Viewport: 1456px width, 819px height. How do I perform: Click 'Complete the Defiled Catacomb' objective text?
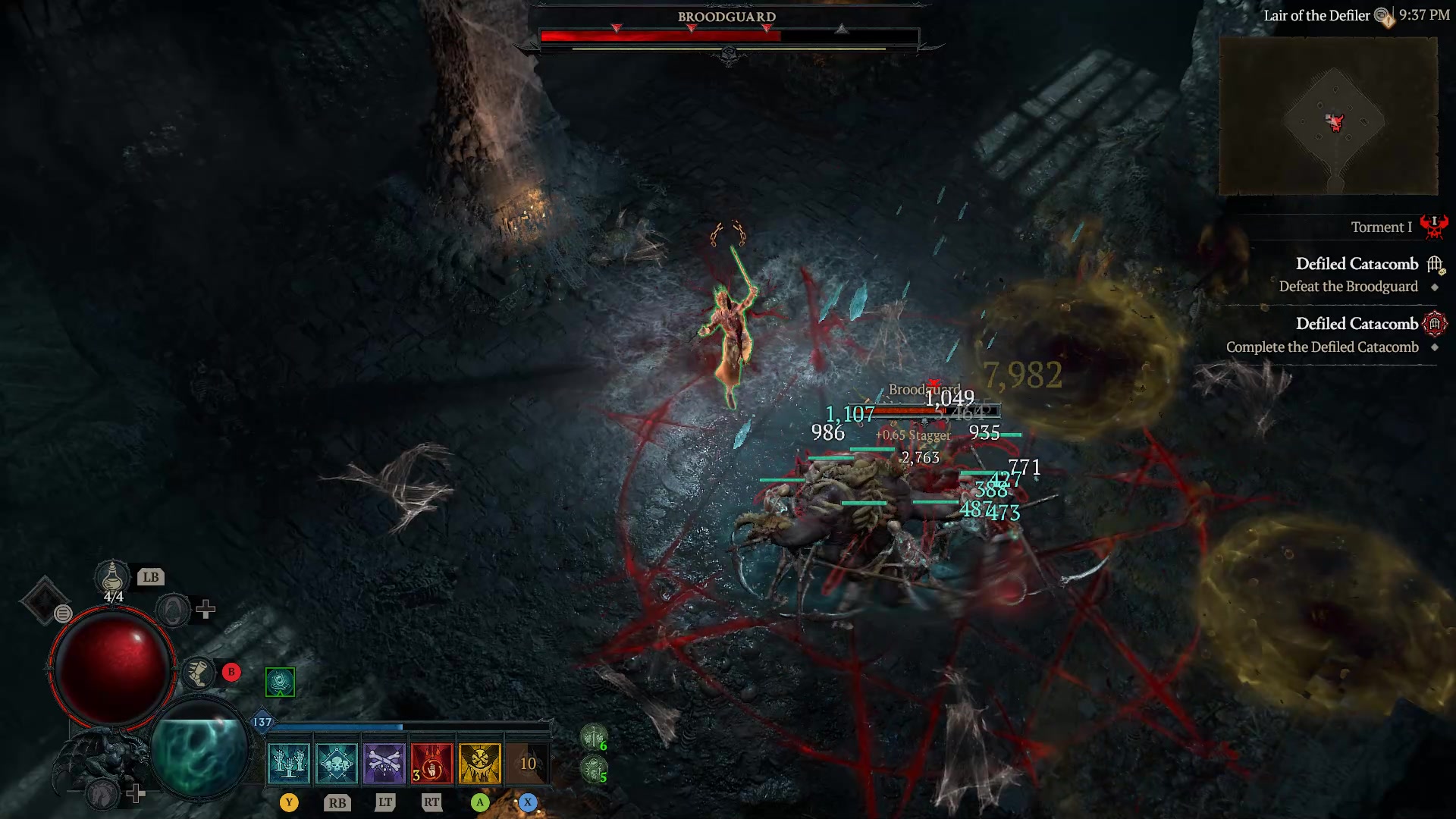click(1323, 347)
